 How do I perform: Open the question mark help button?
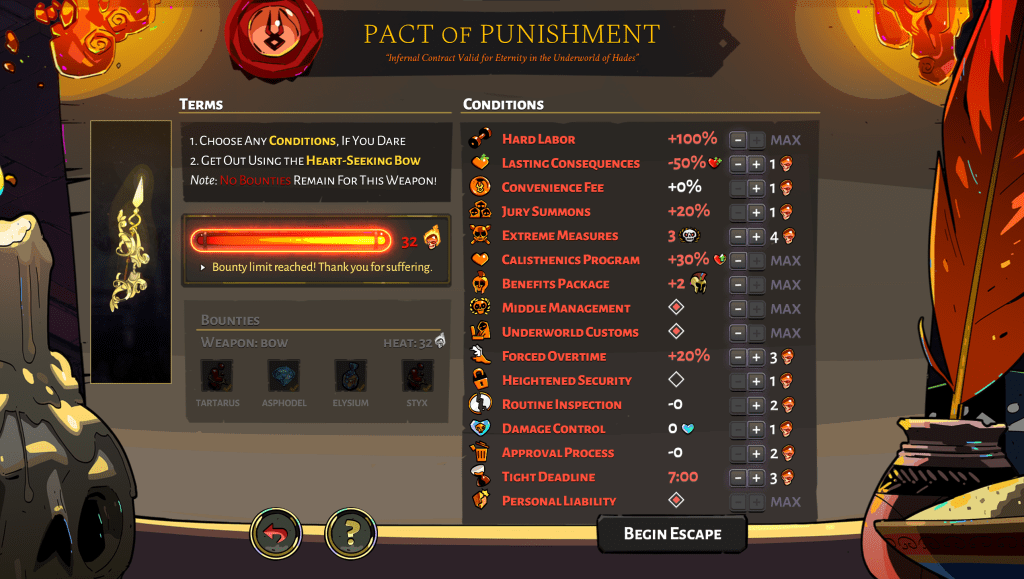point(351,534)
